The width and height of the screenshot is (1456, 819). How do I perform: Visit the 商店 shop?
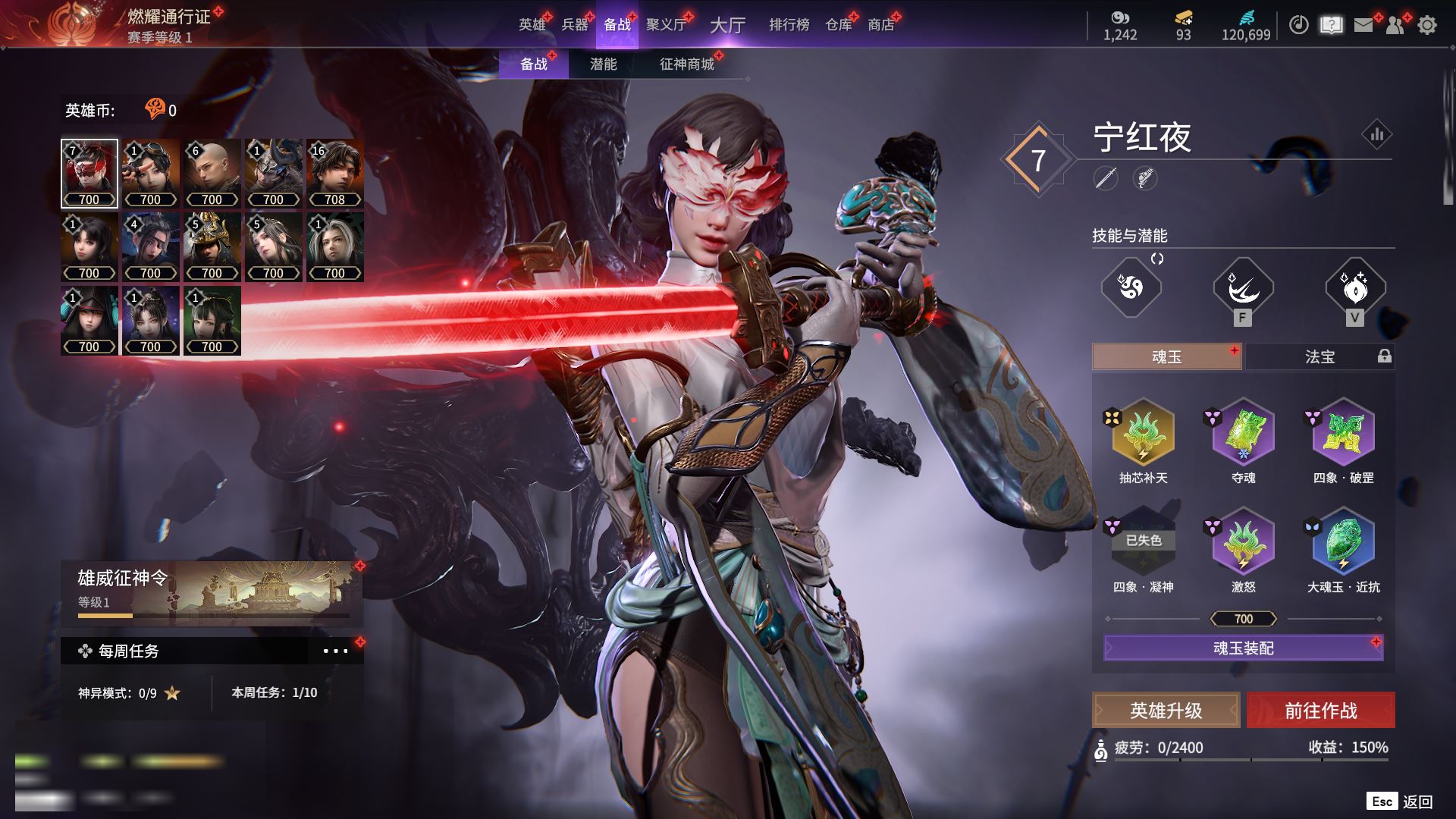tap(880, 25)
